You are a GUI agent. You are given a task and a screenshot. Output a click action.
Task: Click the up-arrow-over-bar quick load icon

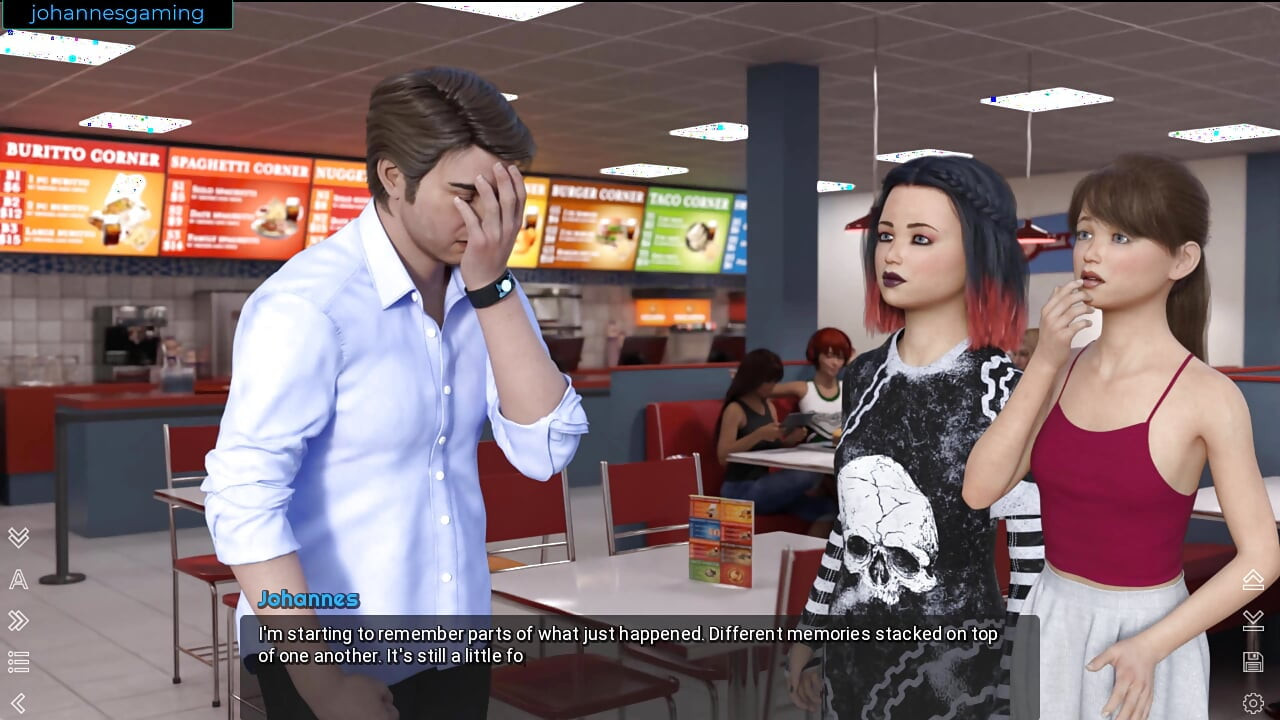click(1253, 579)
